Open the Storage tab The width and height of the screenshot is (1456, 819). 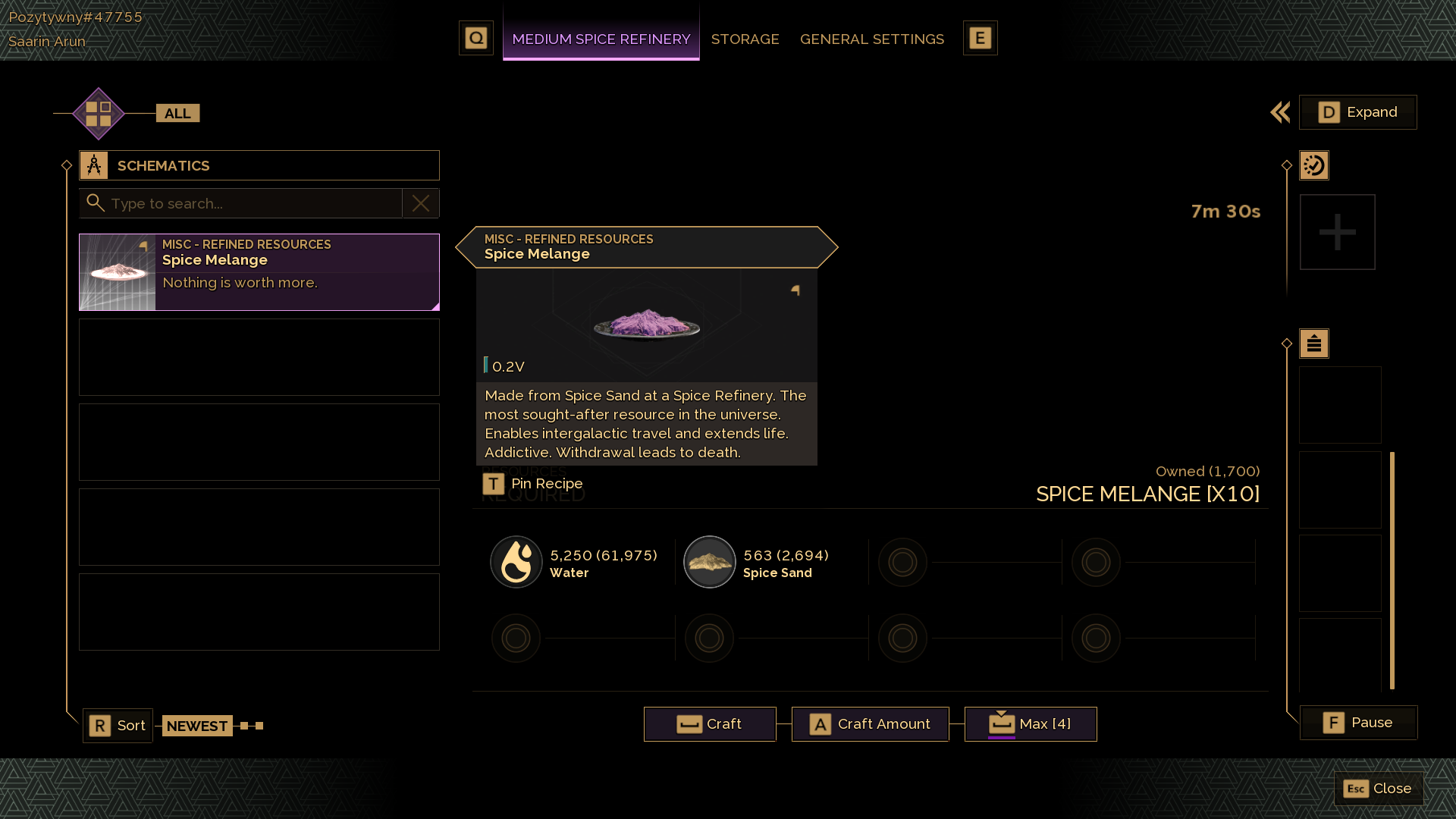click(x=745, y=39)
